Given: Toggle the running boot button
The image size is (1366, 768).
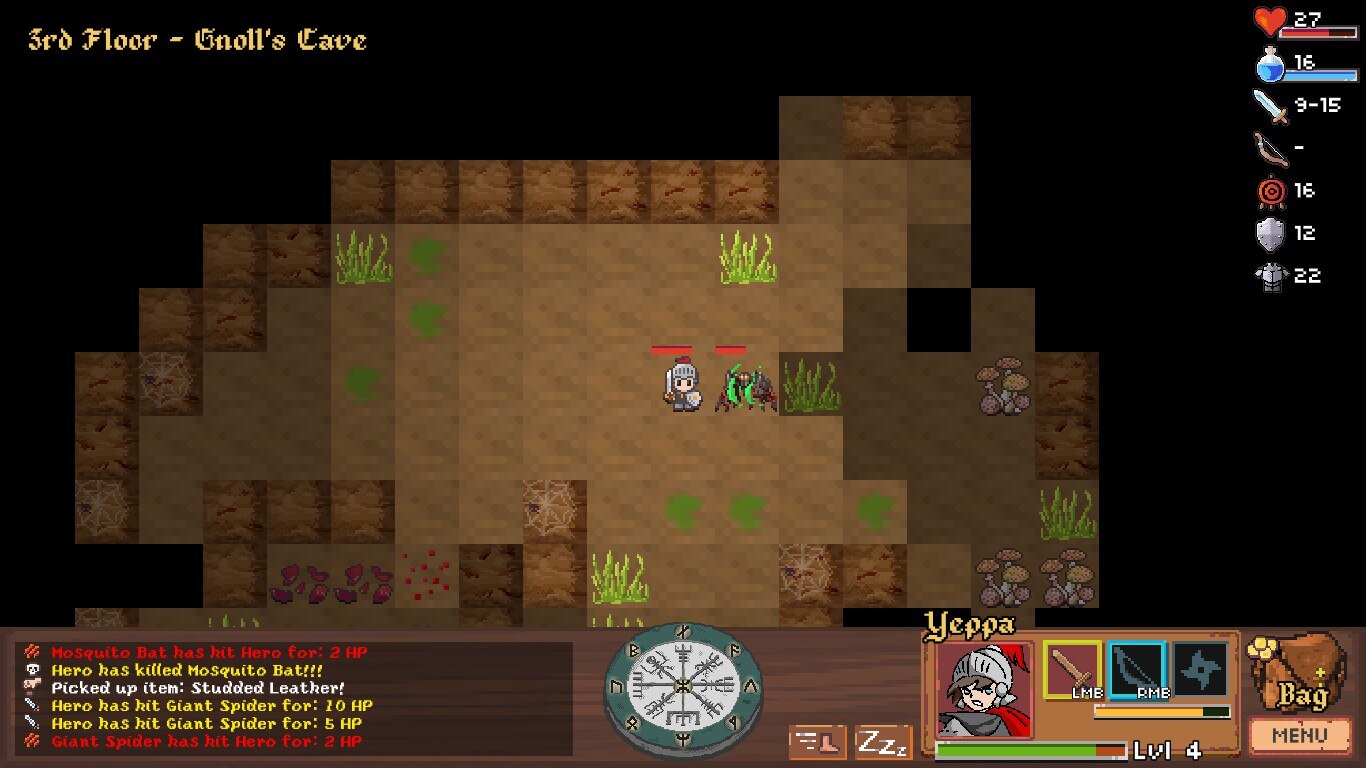Looking at the screenshot, I should pyautogui.click(x=818, y=743).
